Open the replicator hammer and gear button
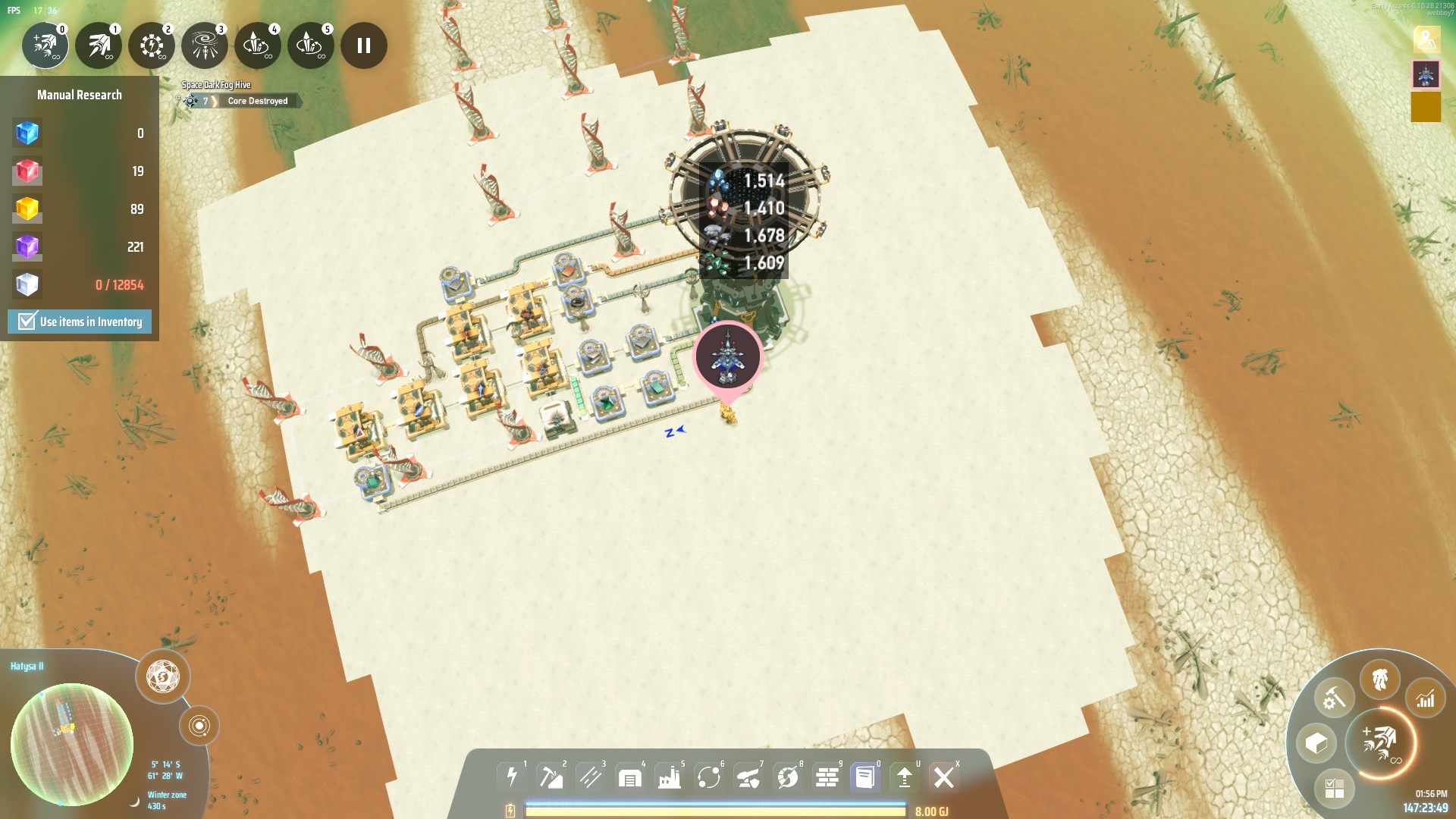This screenshot has height=819, width=1456. (1334, 698)
